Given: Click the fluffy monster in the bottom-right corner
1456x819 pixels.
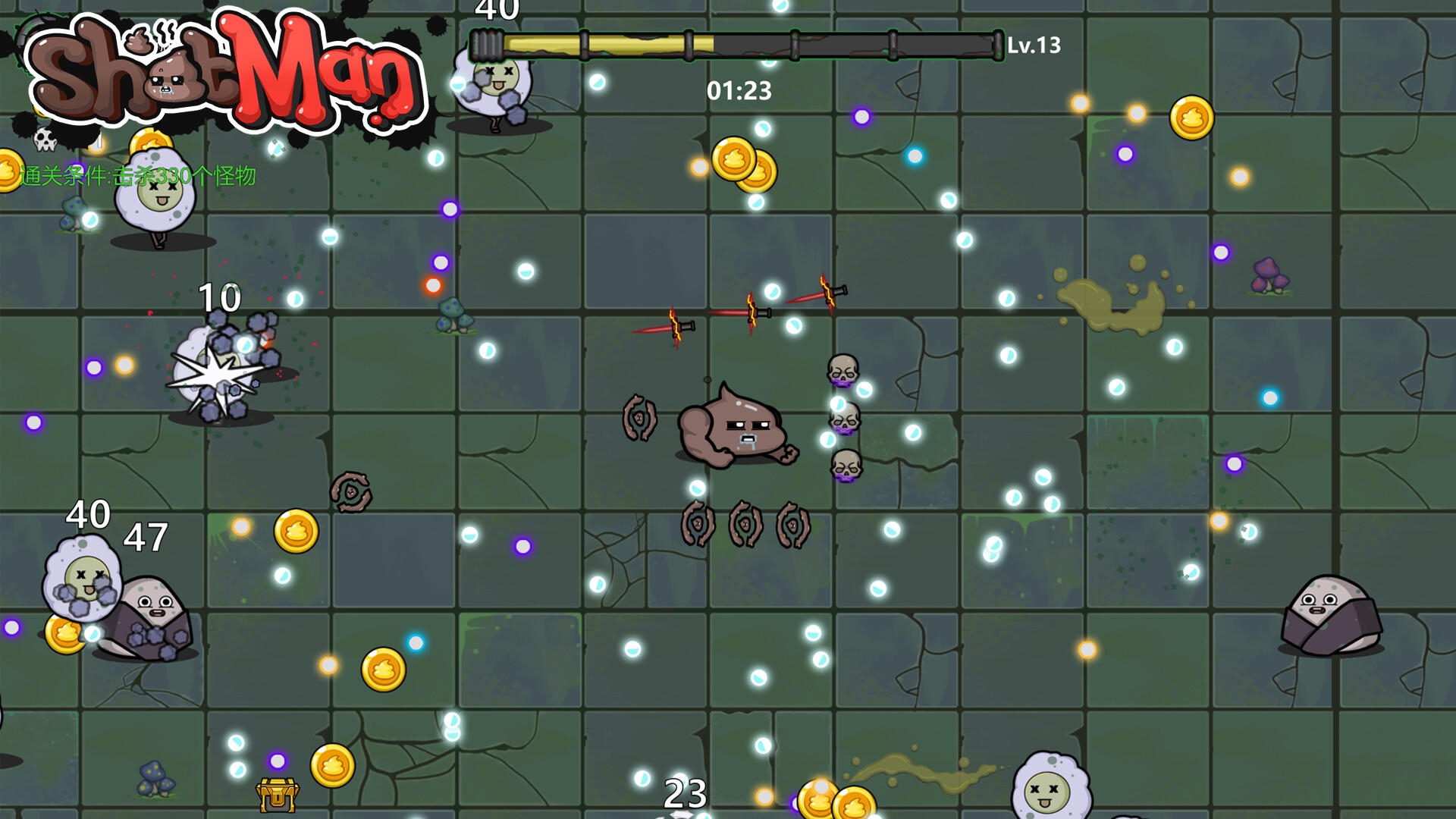Looking at the screenshot, I should point(1050,789).
